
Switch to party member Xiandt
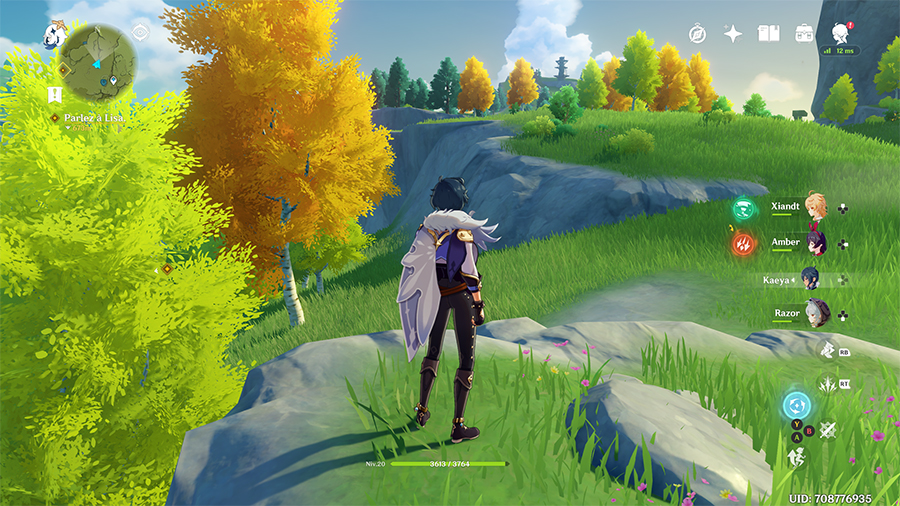pos(815,208)
